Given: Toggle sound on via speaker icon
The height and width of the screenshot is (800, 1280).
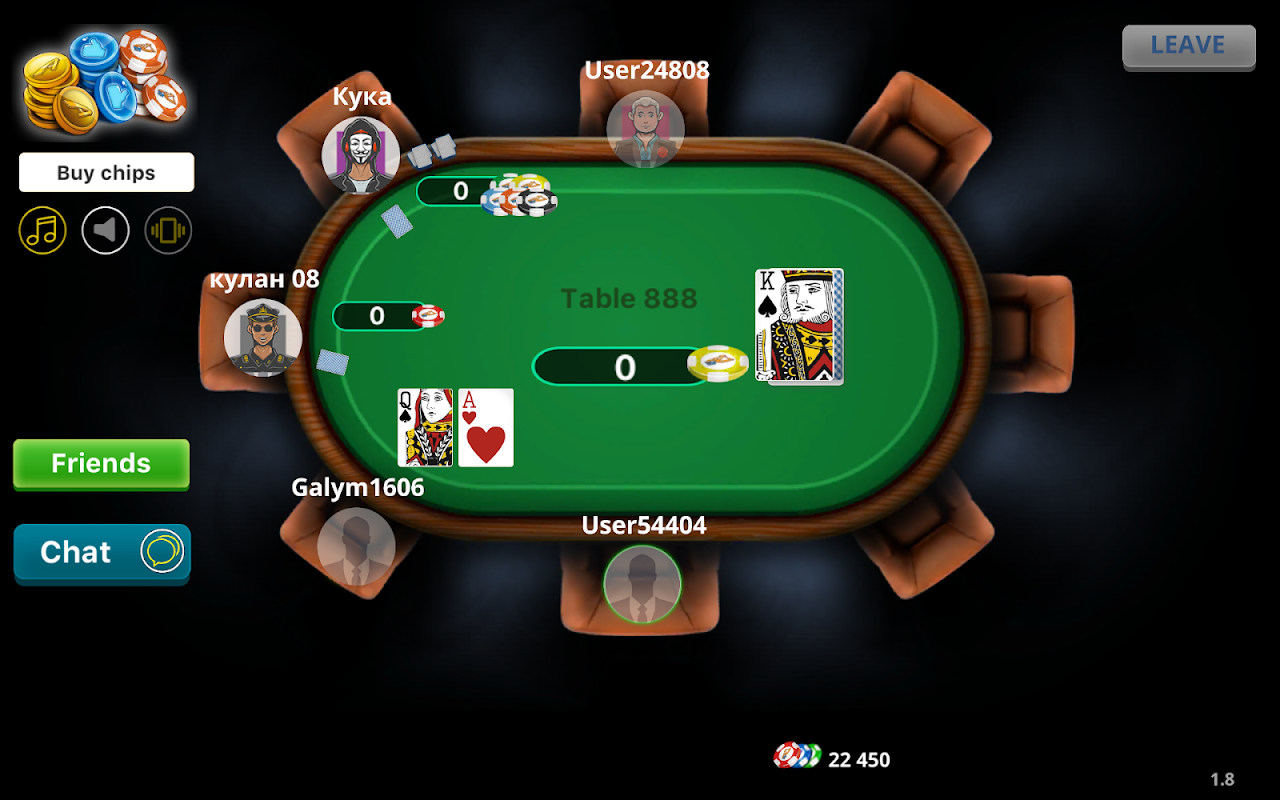Looking at the screenshot, I should click(105, 230).
